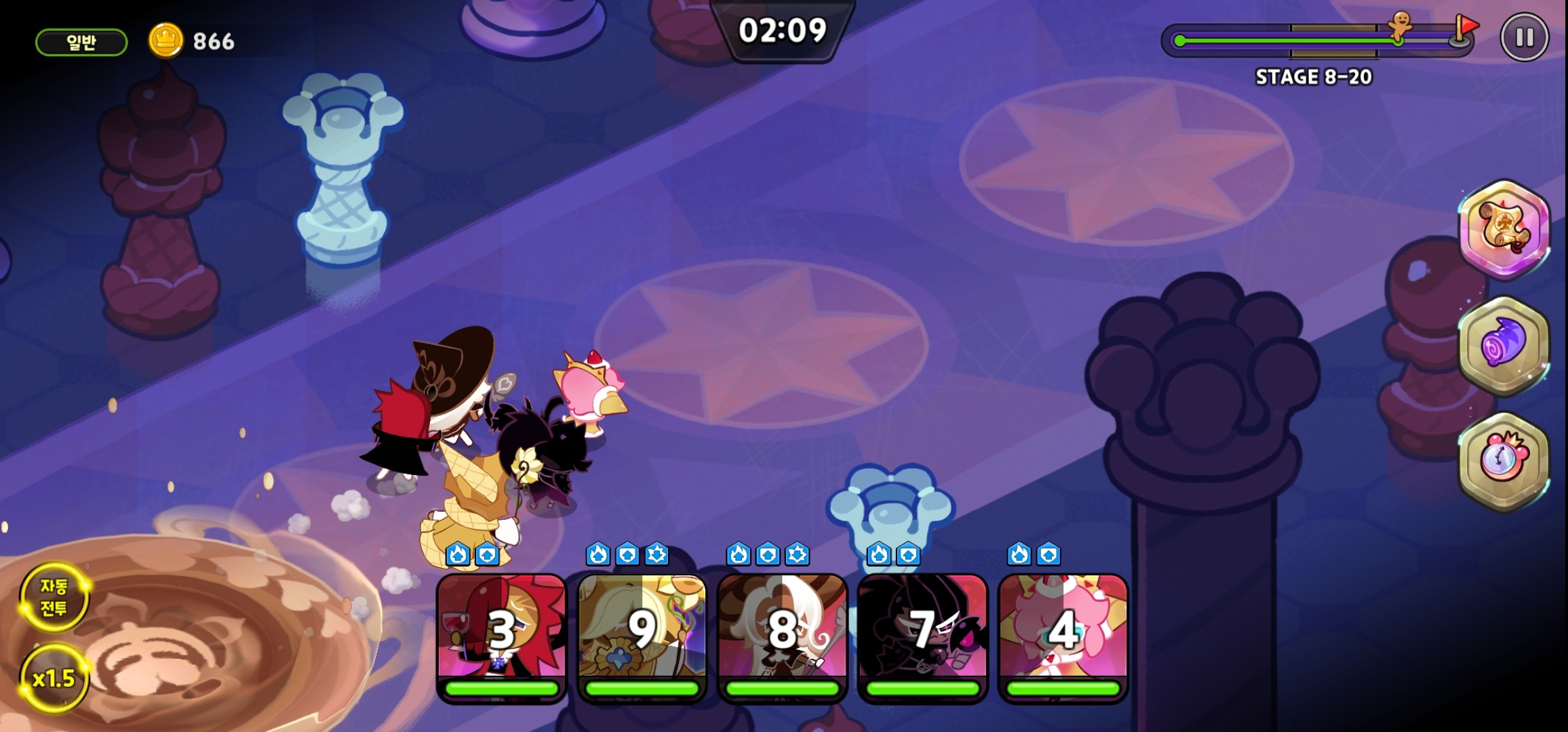Viewport: 1568px width, 732px height.
Task: Change the x1.5 battle speed
Action: [x=54, y=678]
